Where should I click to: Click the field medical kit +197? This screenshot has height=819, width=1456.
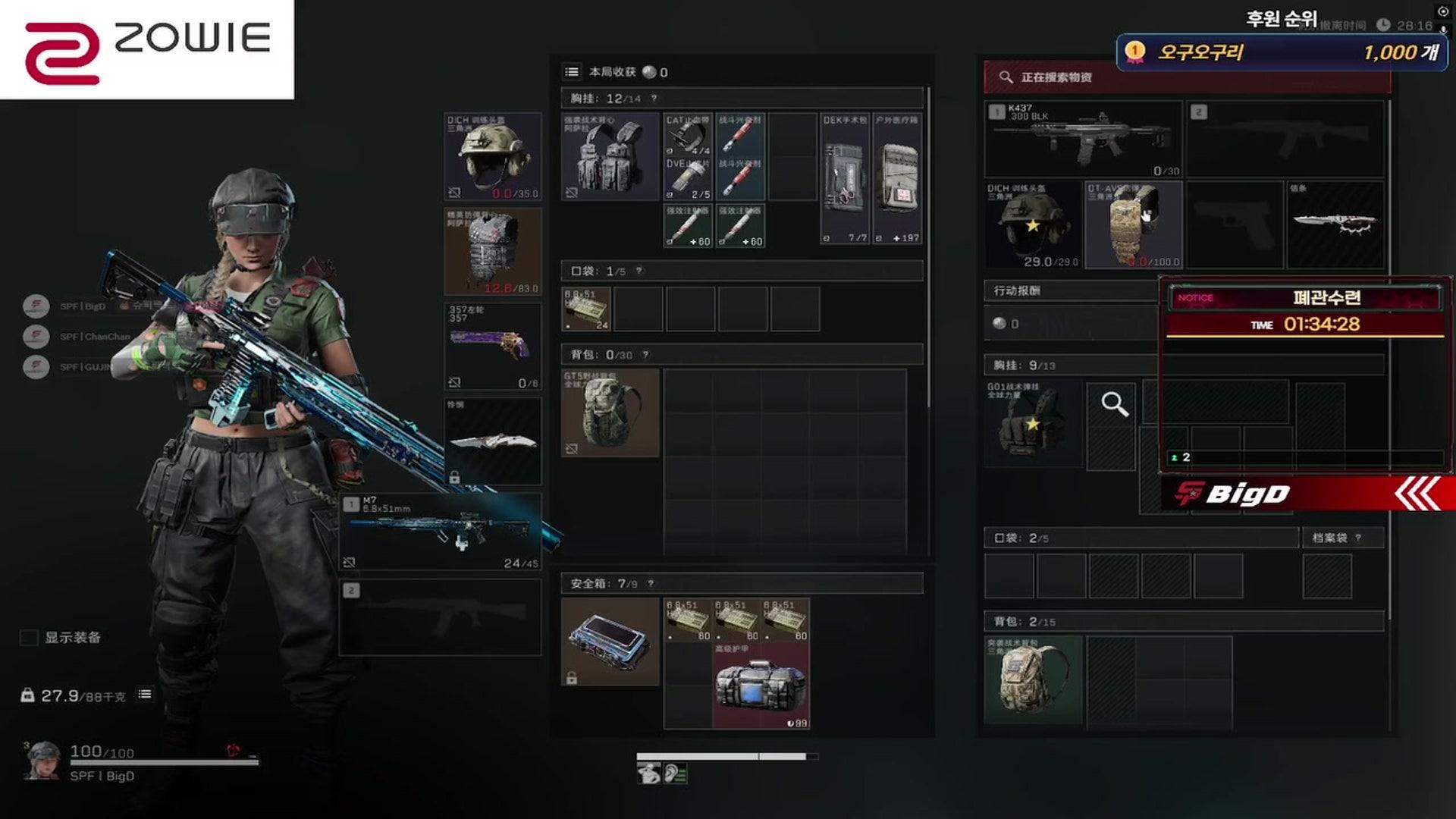pos(898,179)
